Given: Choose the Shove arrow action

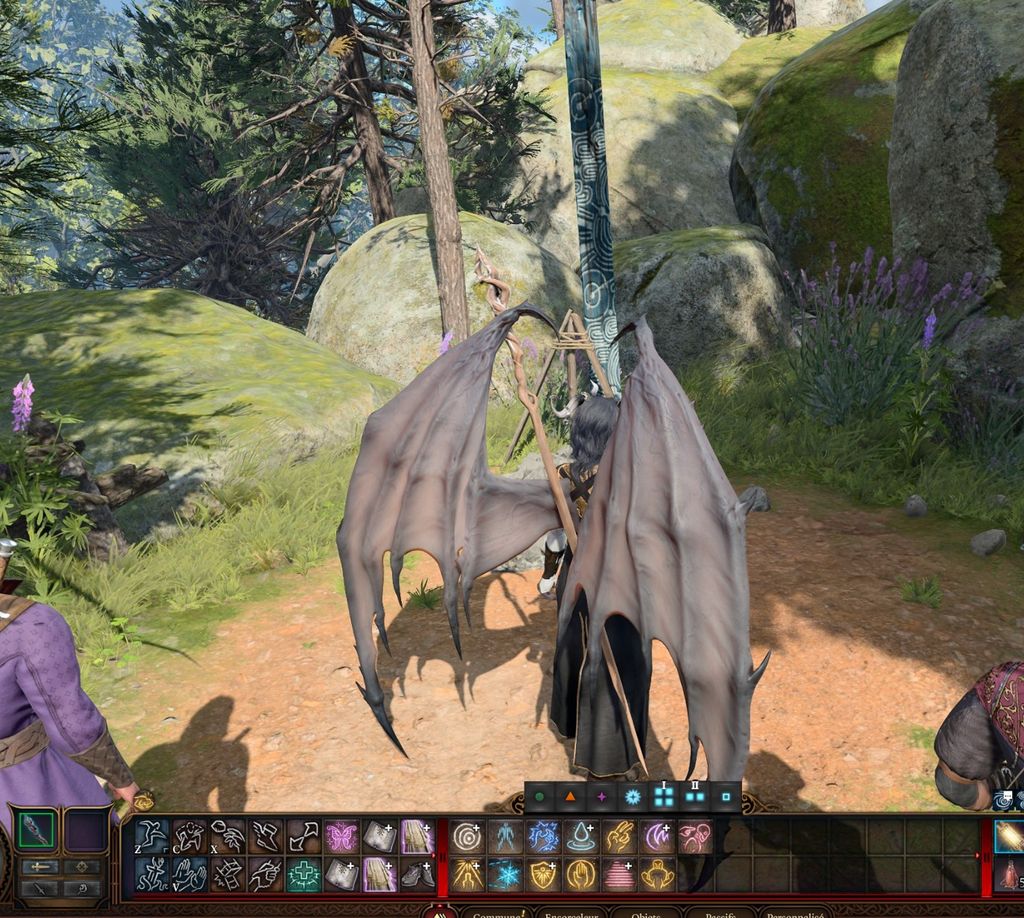Looking at the screenshot, I should pos(303,836).
